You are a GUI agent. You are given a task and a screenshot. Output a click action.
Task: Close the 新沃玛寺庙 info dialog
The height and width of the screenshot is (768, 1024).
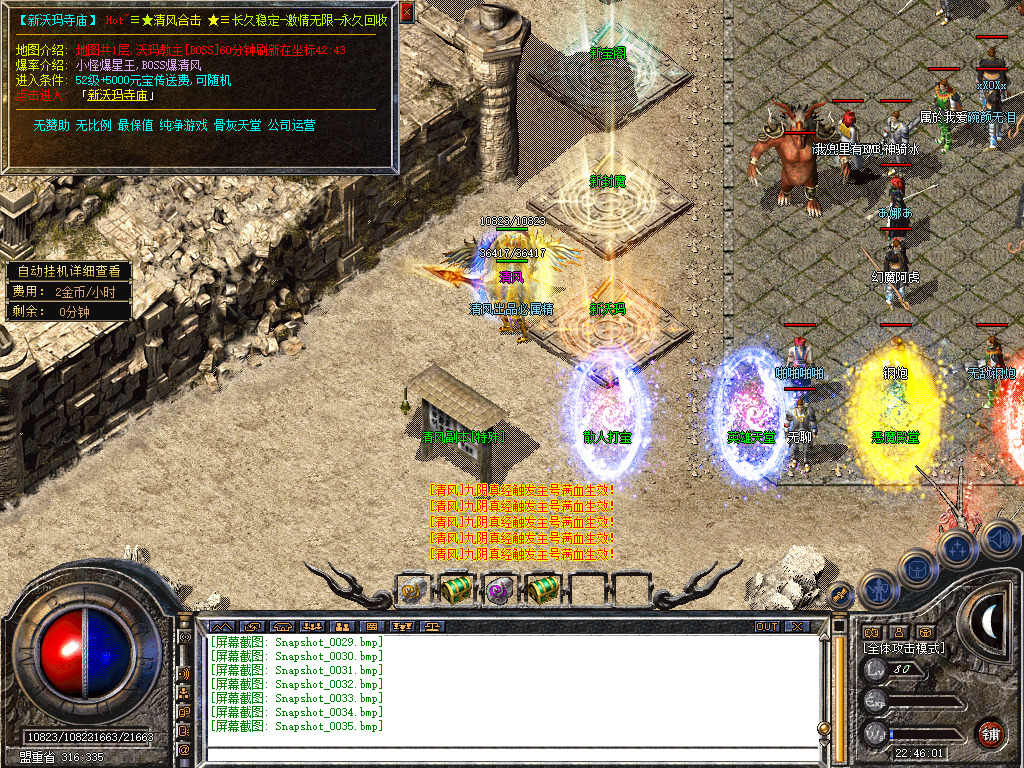coord(406,12)
